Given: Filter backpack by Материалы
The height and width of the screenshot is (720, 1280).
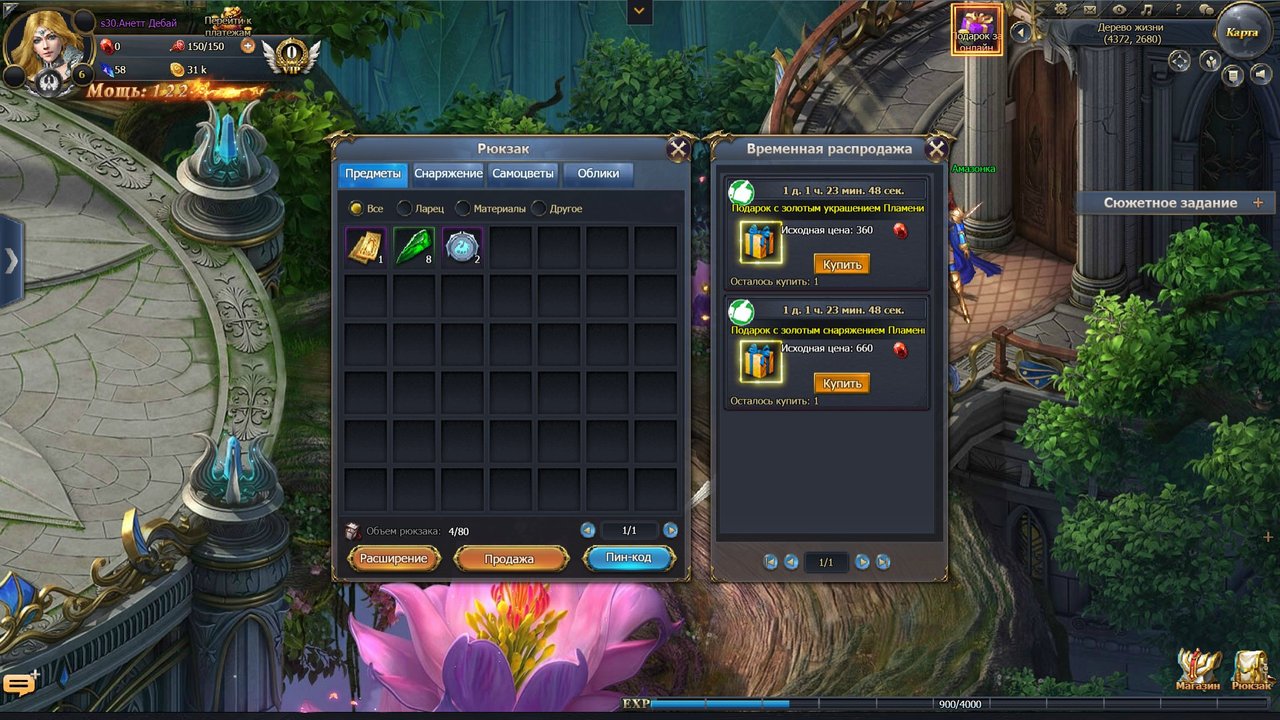Looking at the screenshot, I should pos(463,209).
